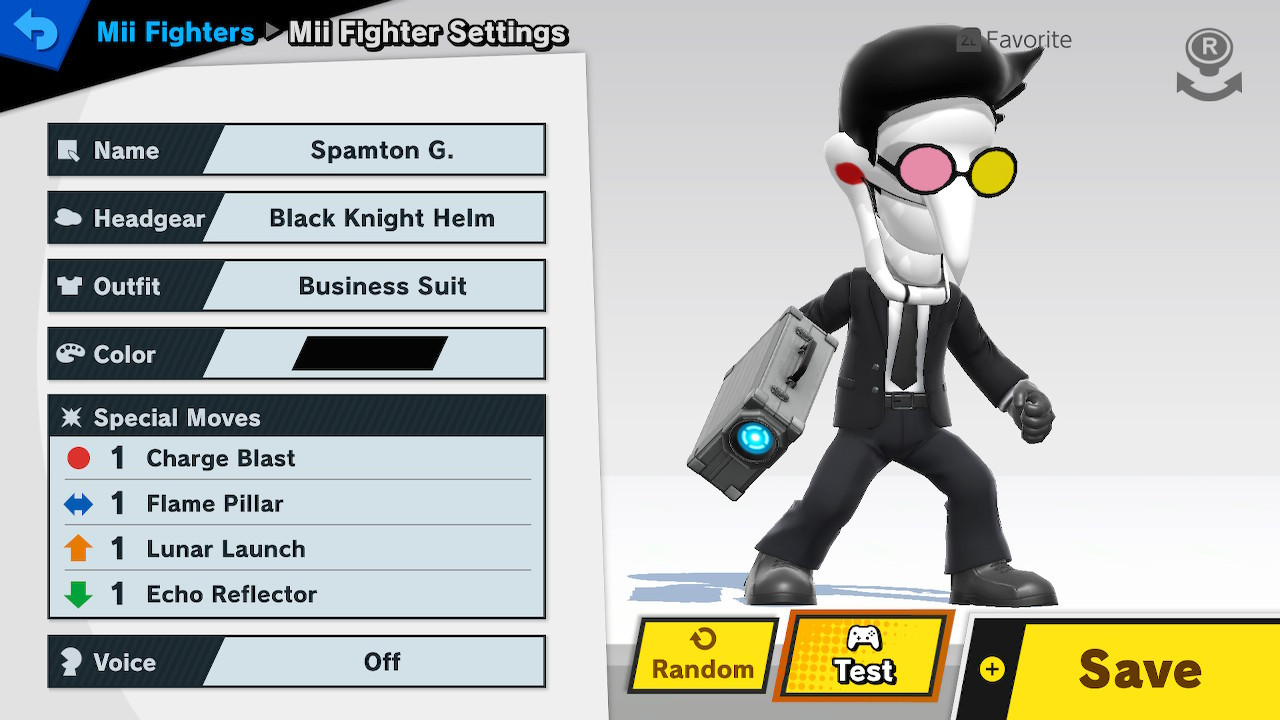Image resolution: width=1280 pixels, height=720 pixels.
Task: Select the Color palette icon
Action: click(x=70, y=354)
